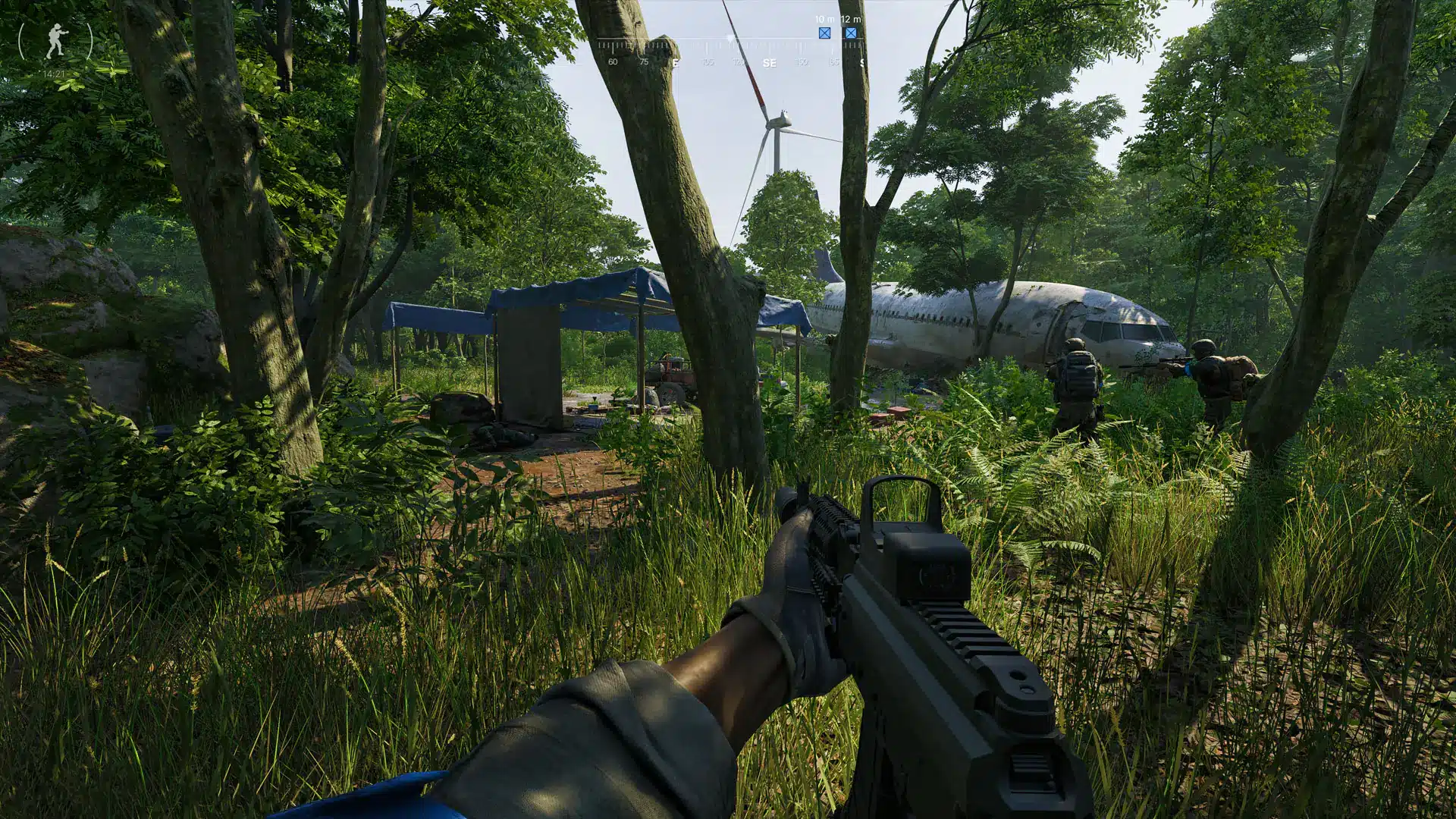Click the 14:21 timer under the stance icon
The height and width of the screenshot is (819, 1456).
tap(53, 74)
